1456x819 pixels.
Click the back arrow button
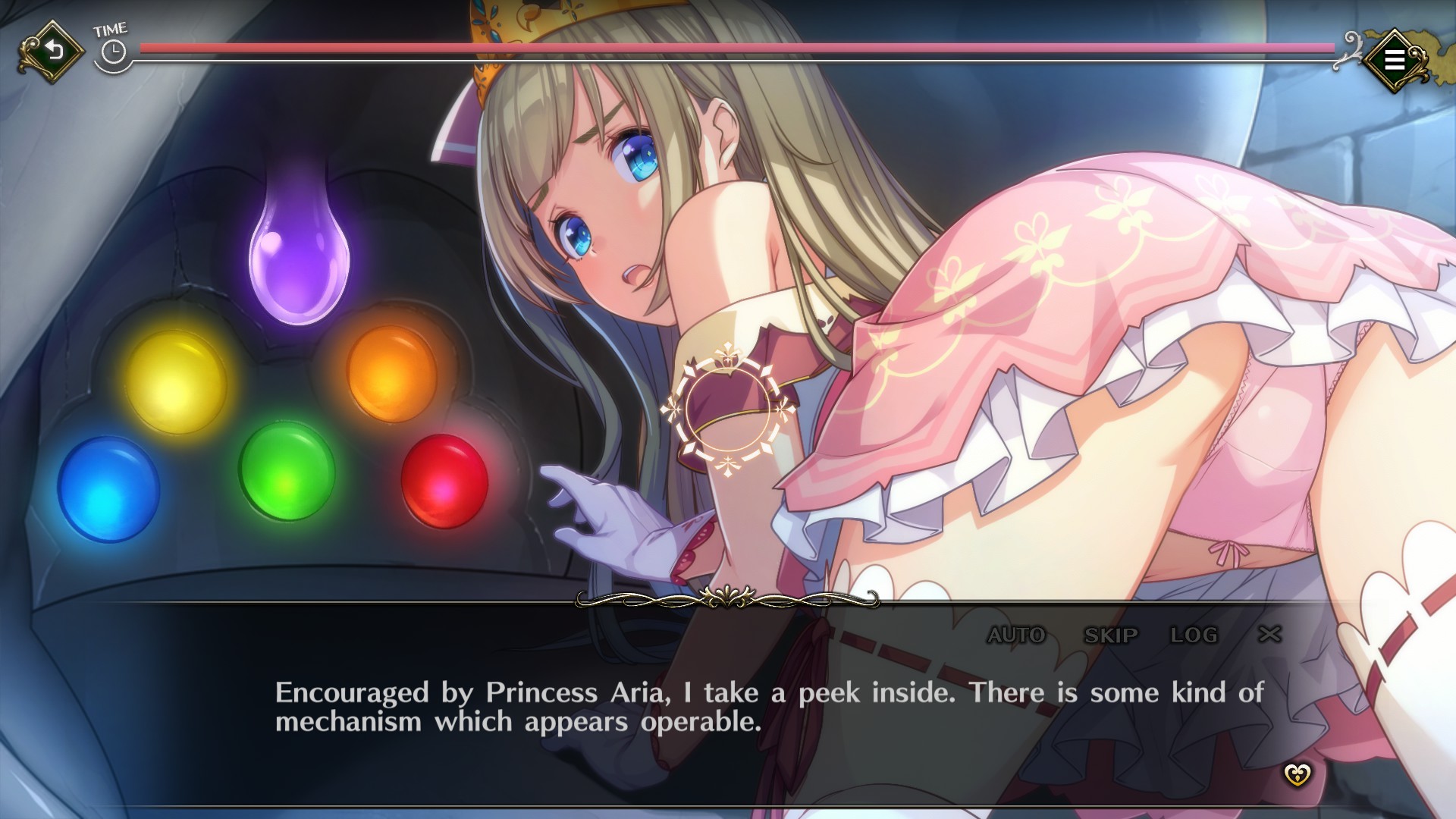point(52,52)
